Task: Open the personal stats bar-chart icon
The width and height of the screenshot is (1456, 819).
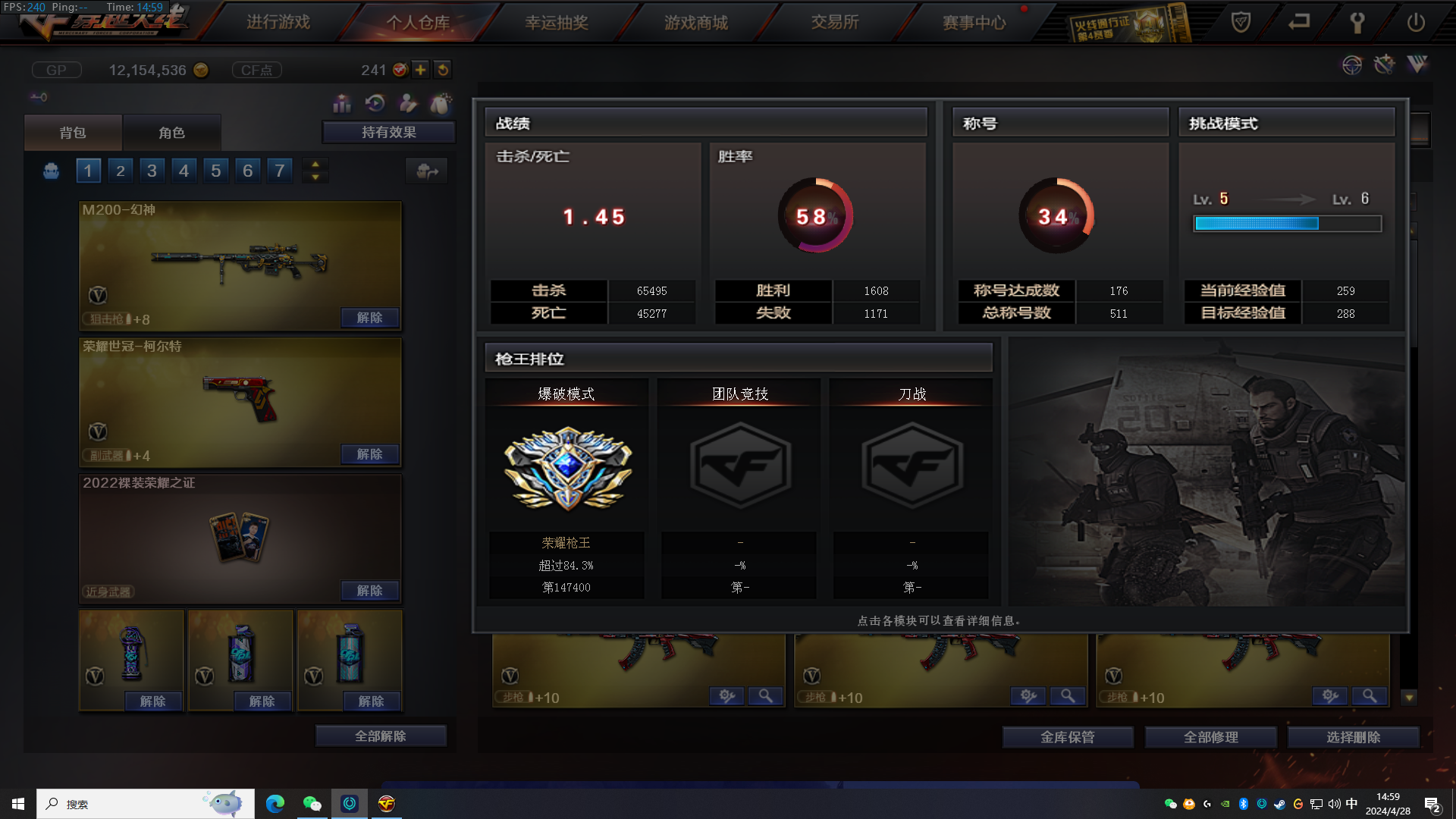Action: pyautogui.click(x=342, y=104)
